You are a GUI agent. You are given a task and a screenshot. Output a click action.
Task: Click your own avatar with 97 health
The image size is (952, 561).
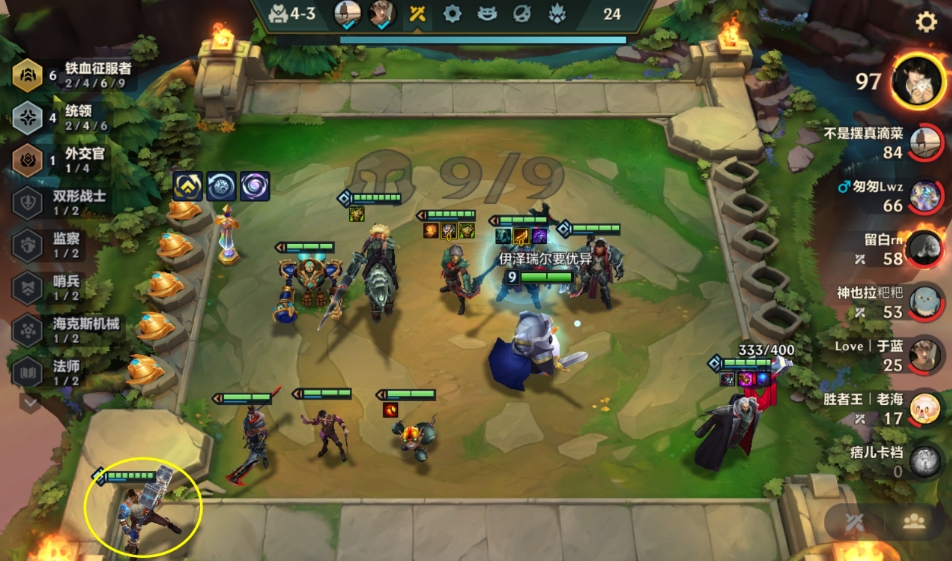coord(918,80)
